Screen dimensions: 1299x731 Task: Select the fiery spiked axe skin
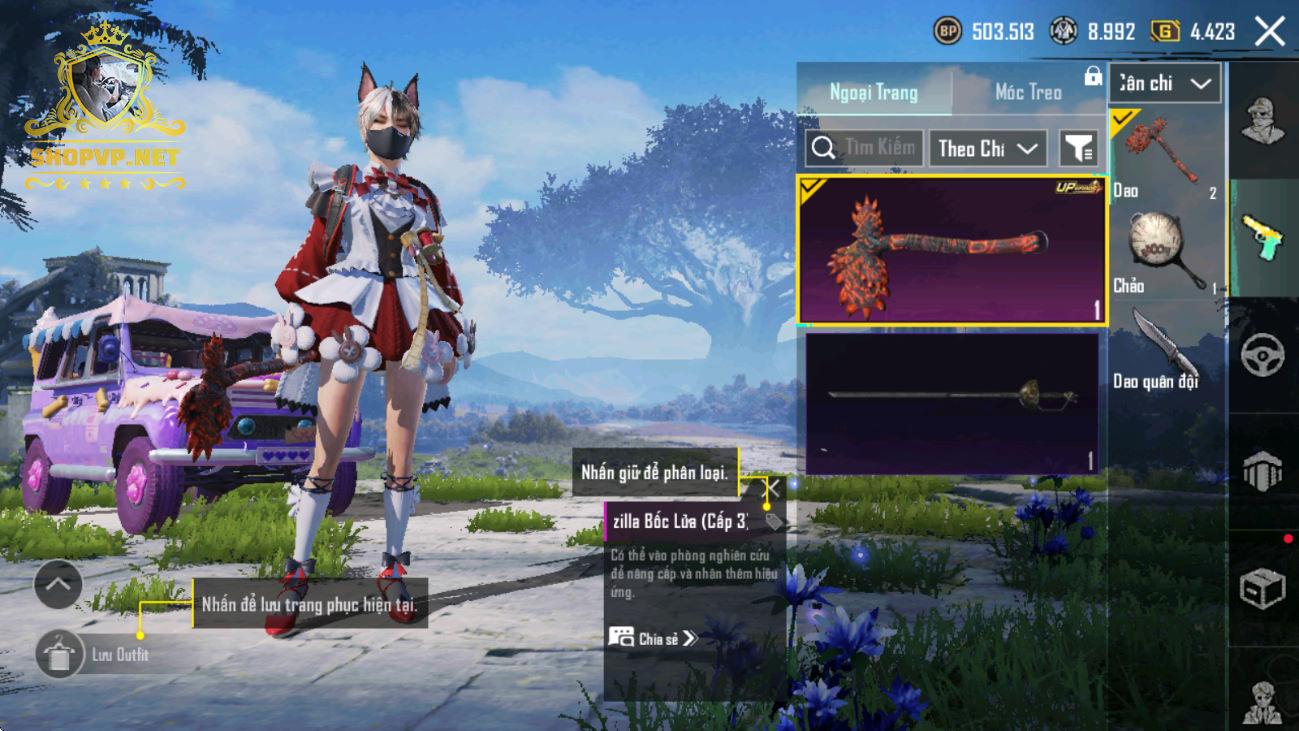tap(951, 251)
